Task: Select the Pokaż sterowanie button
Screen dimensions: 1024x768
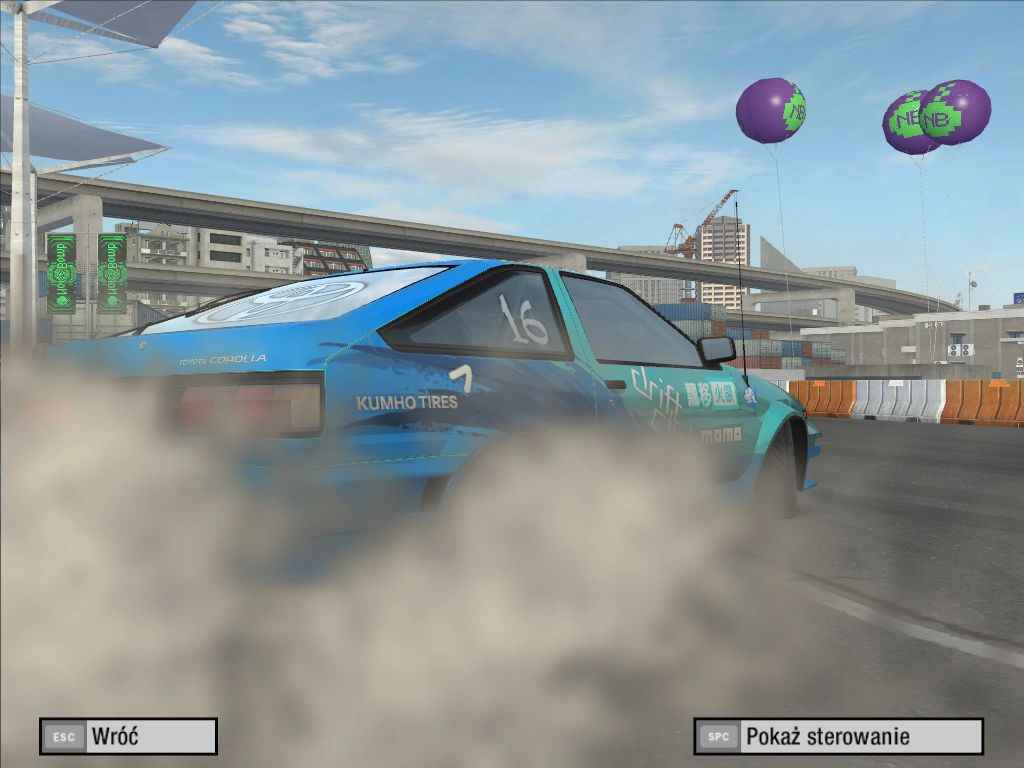Action: [x=838, y=737]
